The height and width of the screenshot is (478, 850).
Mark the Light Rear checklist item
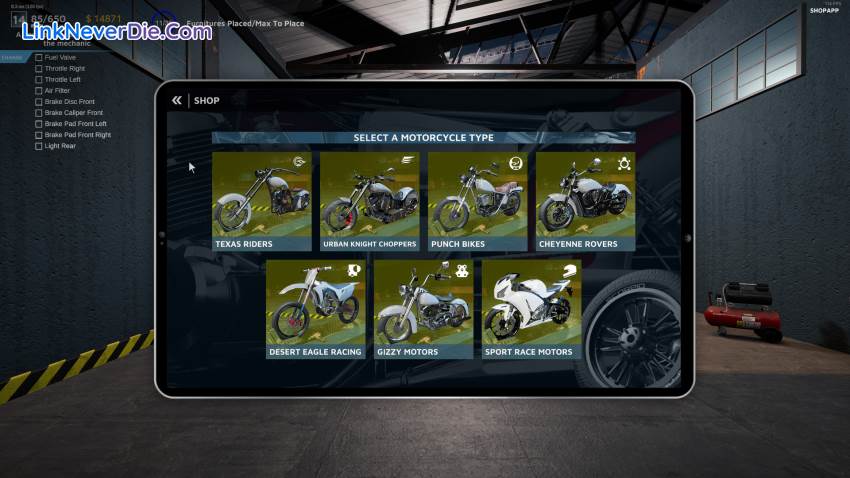coord(39,146)
